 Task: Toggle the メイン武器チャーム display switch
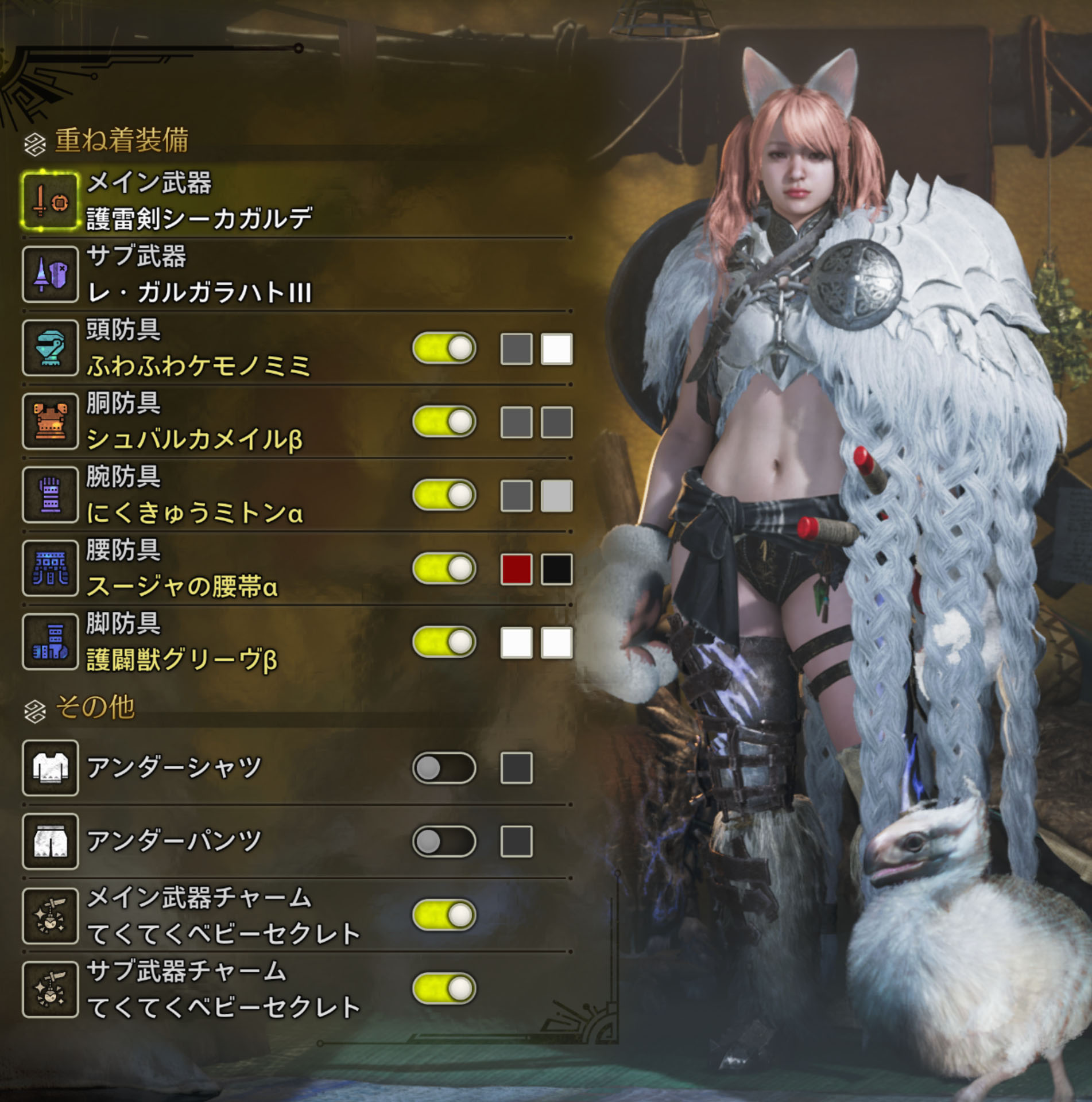pyautogui.click(x=444, y=915)
